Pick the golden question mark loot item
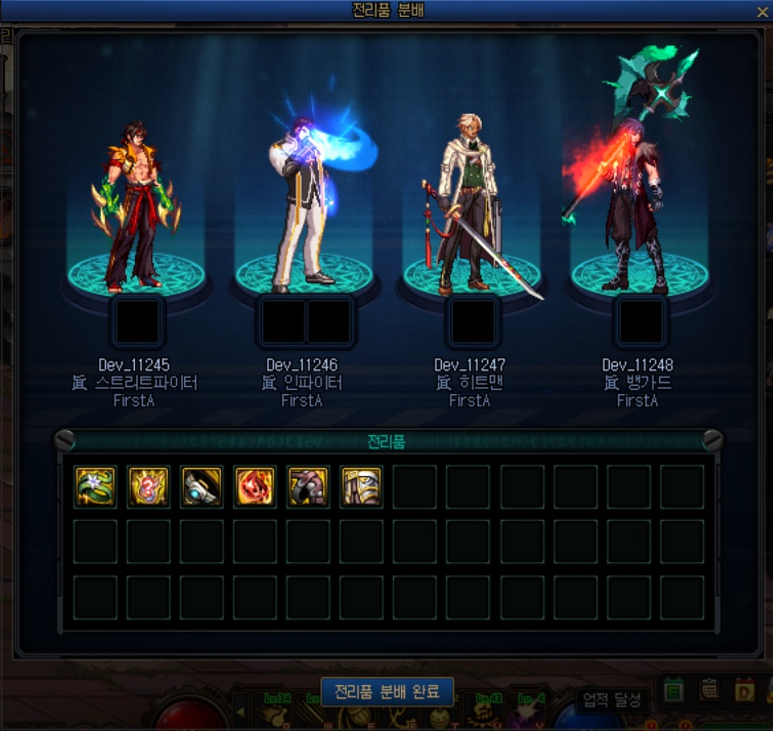Screen dimensions: 773x731 148,487
